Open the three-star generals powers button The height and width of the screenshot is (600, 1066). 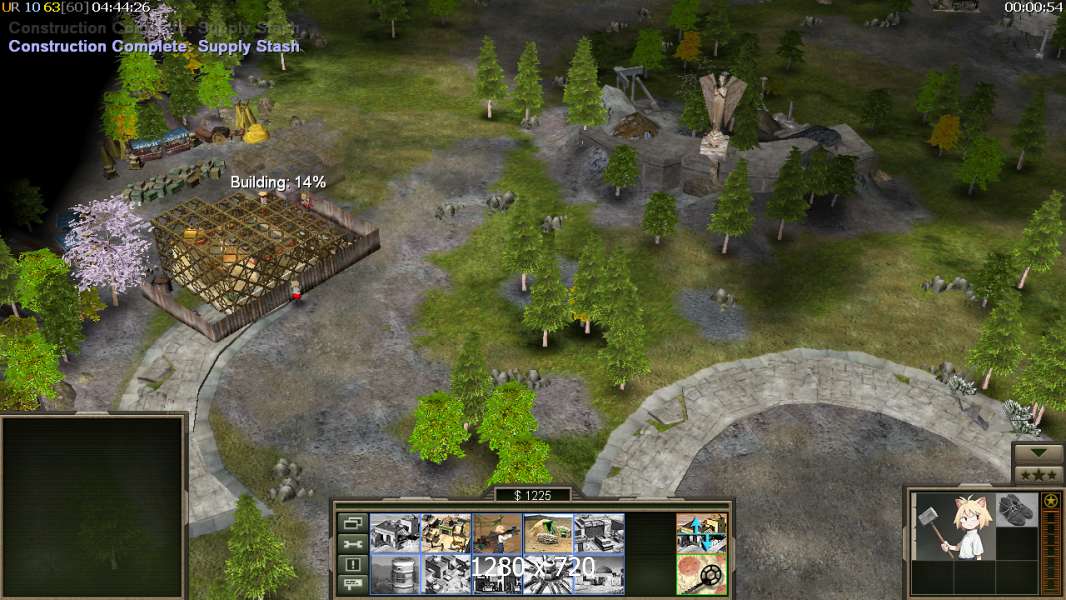(1038, 474)
